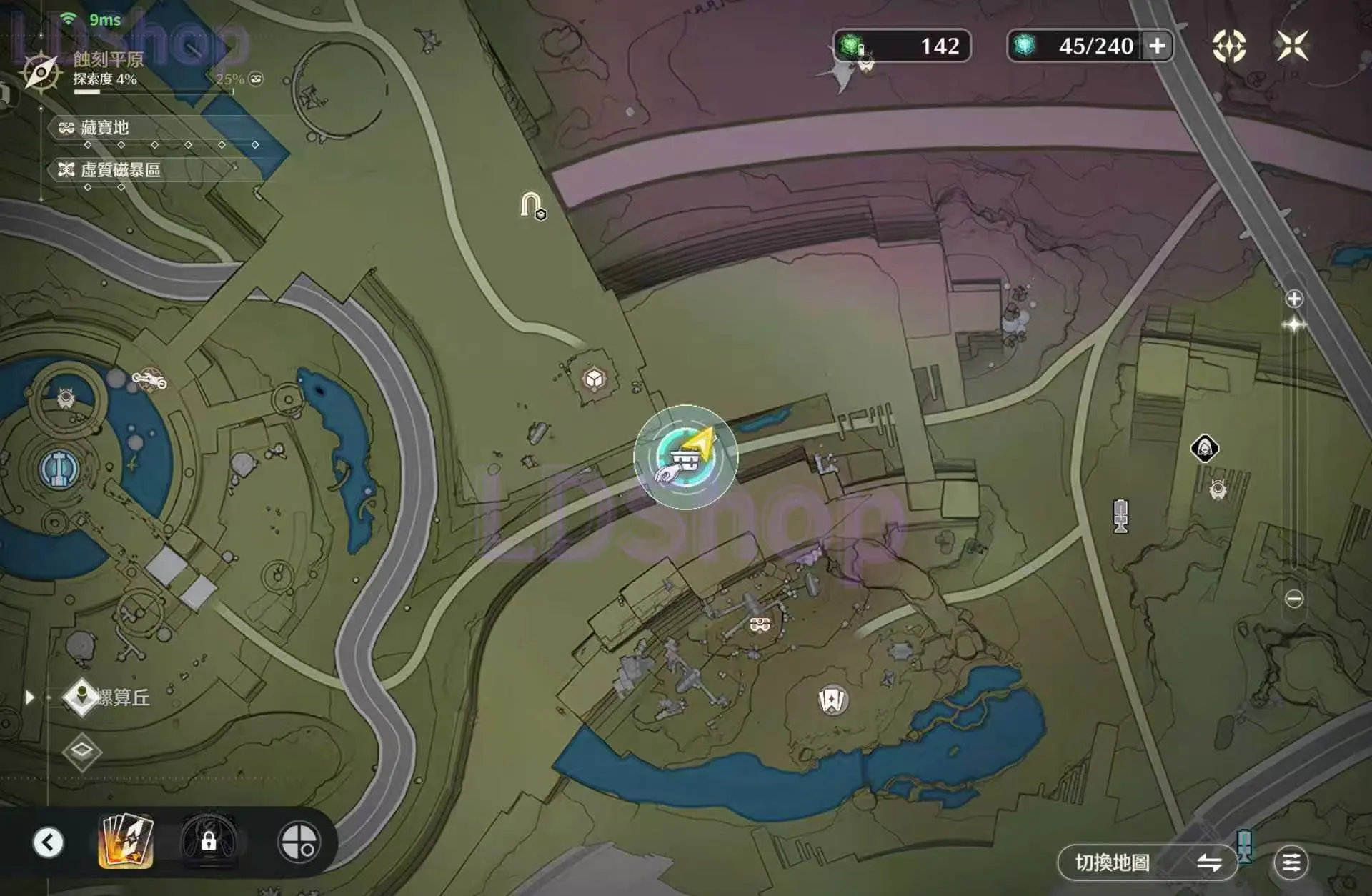
Task: Select the playing cards map marker
Action: click(x=832, y=700)
